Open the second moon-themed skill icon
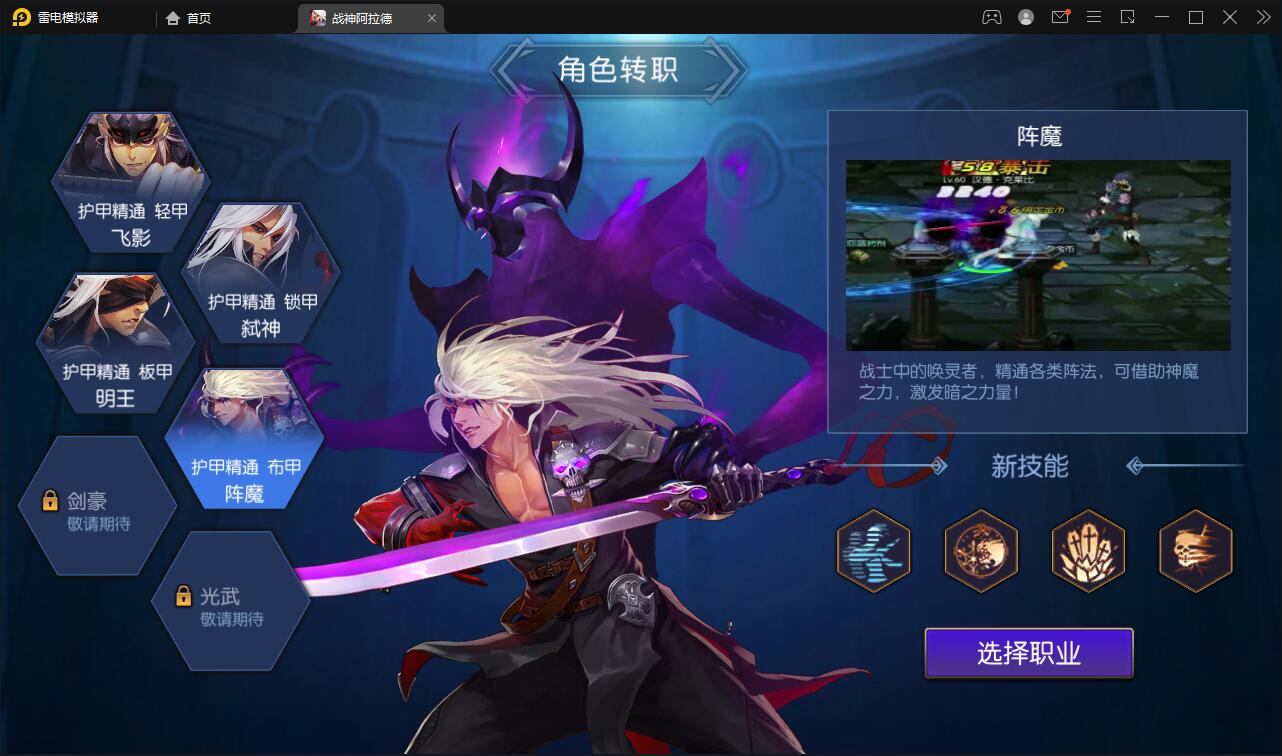 [981, 551]
